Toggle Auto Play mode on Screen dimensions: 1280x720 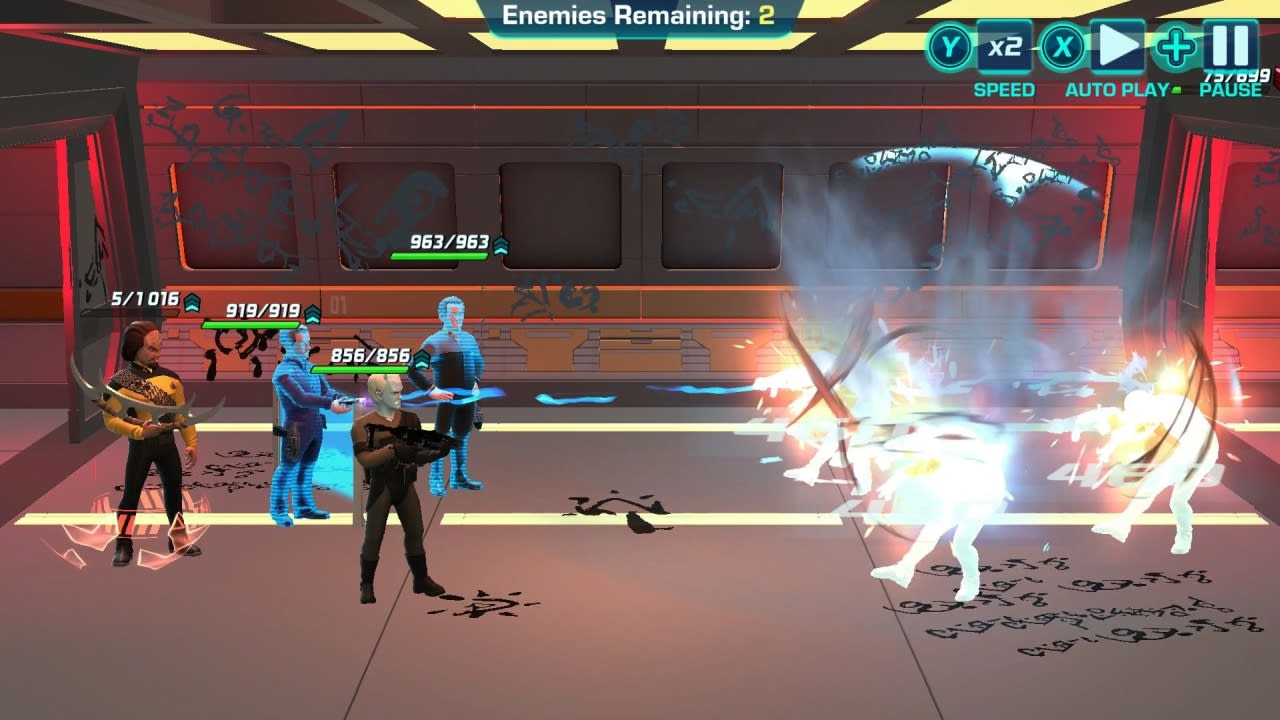click(x=1118, y=45)
